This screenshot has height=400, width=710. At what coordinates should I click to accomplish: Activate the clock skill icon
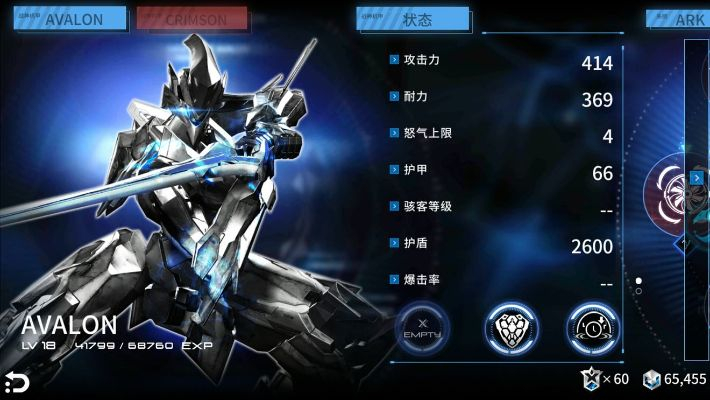click(593, 326)
